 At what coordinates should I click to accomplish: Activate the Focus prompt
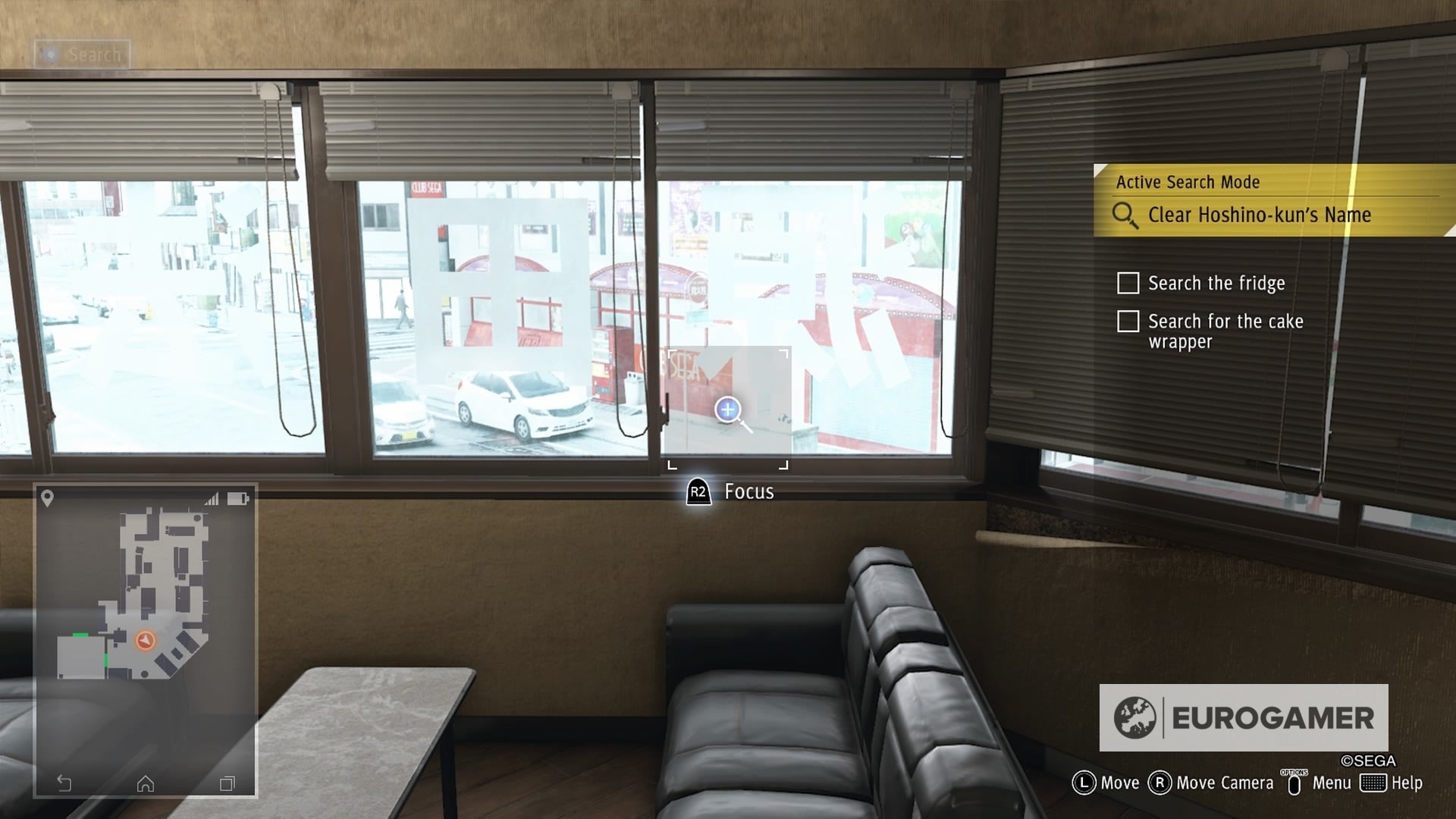click(733, 491)
